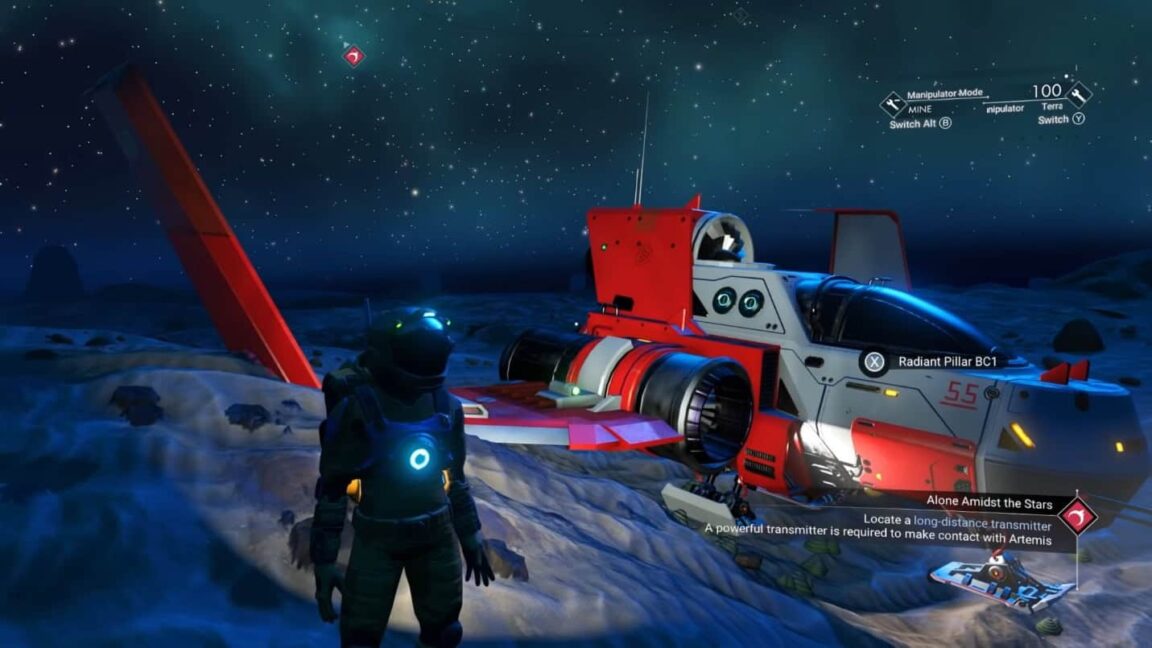Select the Manipulator Mode wrench icon
Screen dimensions: 1152x648
(x=892, y=103)
